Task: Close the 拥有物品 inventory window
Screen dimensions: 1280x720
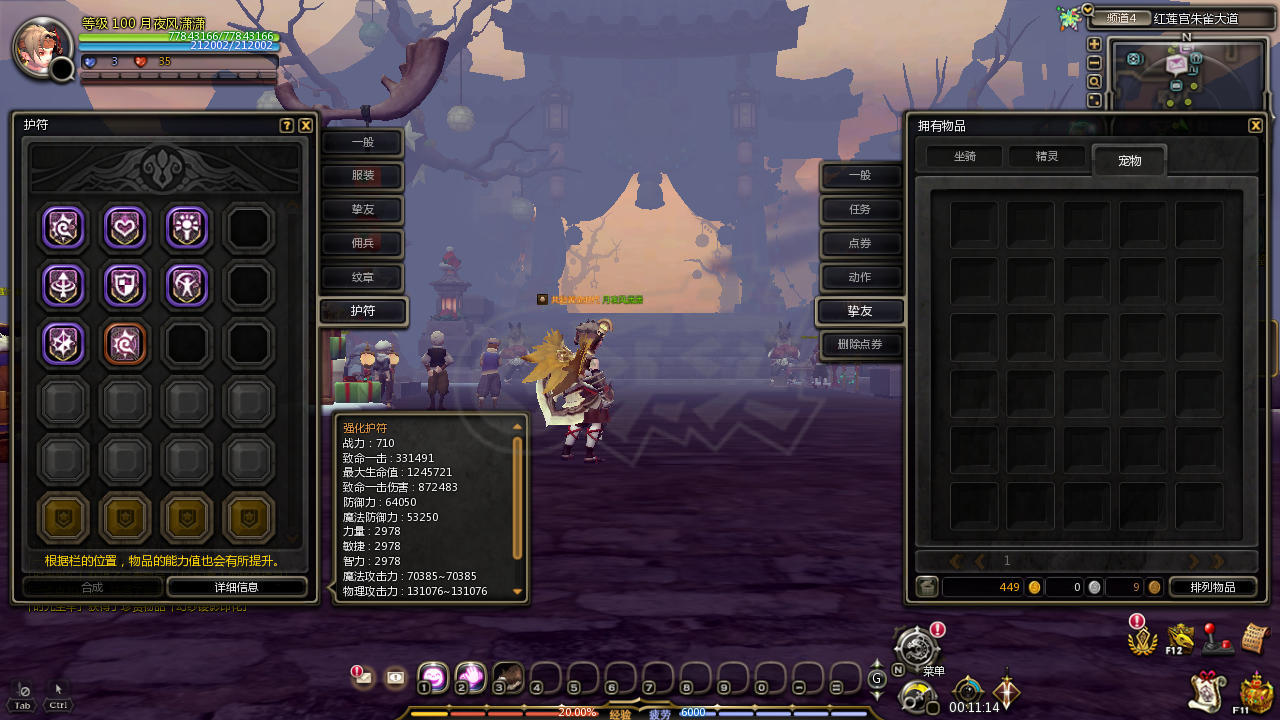Action: pyautogui.click(x=1256, y=126)
